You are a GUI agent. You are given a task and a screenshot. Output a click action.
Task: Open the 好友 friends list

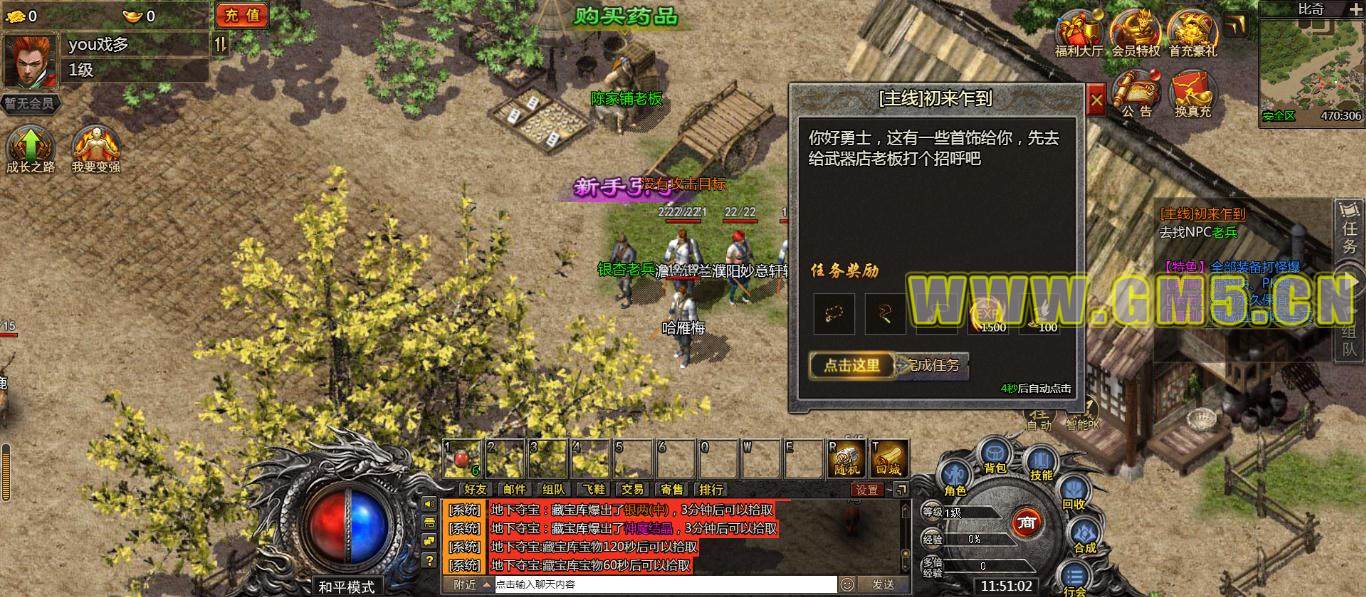[475, 489]
